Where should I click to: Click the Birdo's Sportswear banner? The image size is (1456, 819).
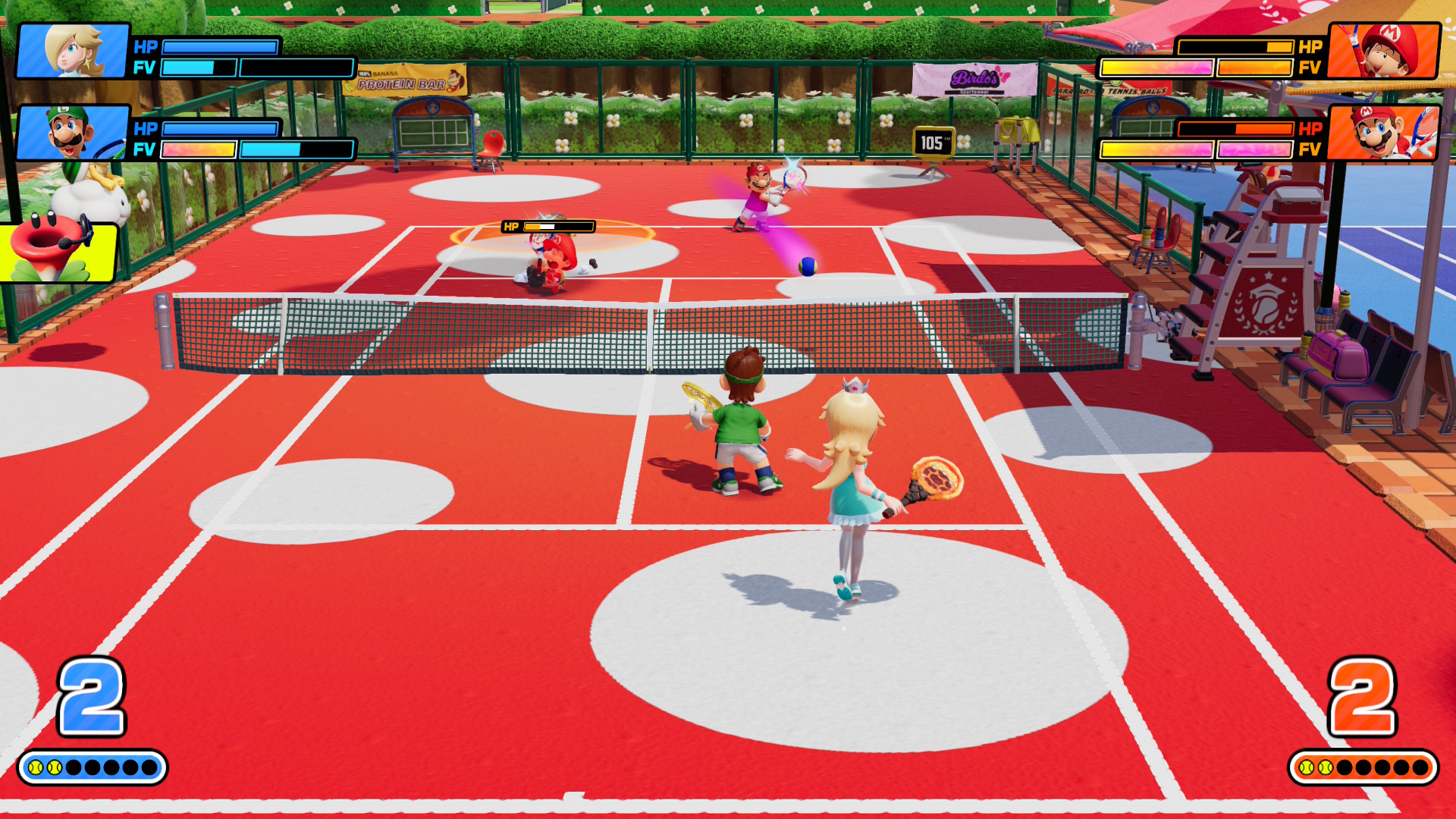pyautogui.click(x=976, y=77)
